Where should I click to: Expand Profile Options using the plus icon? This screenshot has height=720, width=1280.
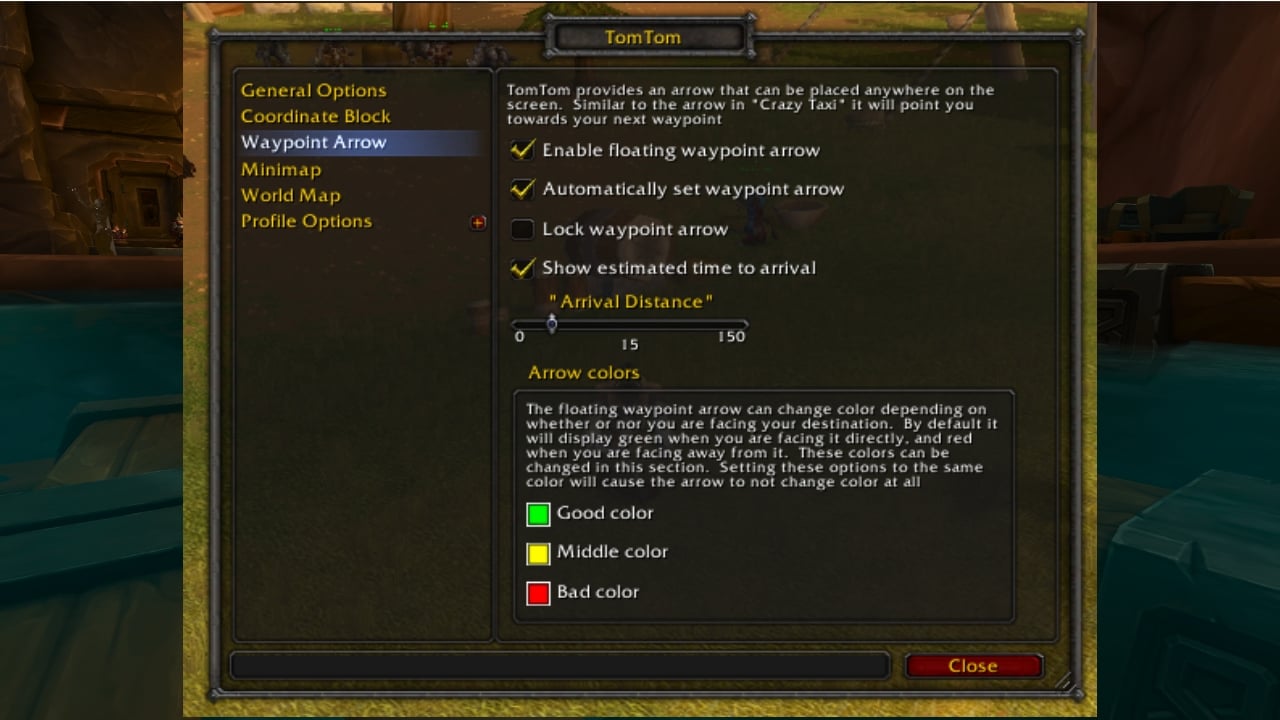(x=478, y=222)
